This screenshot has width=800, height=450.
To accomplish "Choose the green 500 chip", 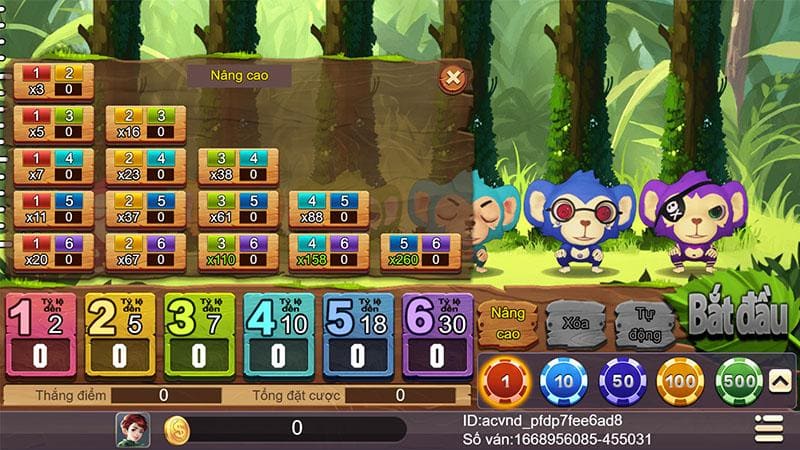I will [x=739, y=381].
